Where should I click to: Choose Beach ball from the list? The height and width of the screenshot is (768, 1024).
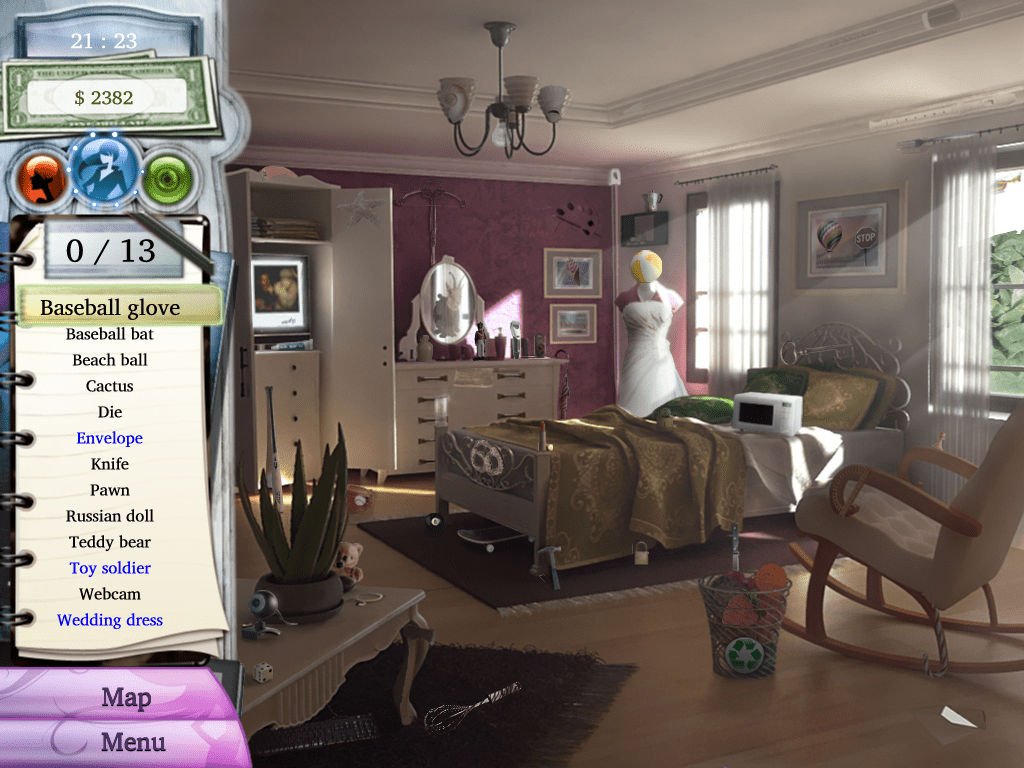[x=110, y=360]
